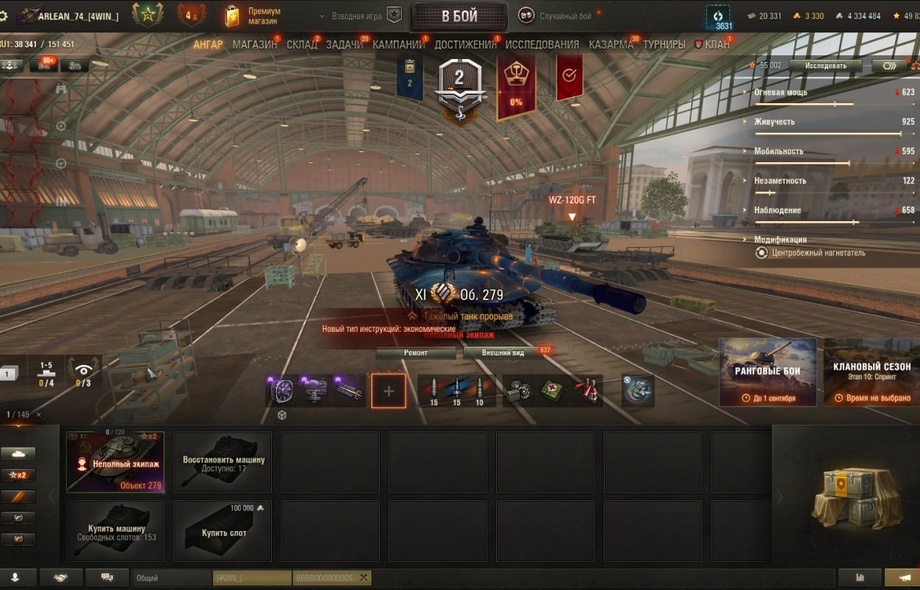920x590 pixels.
Task: Go to the ЗАДАЧИ tab
Action: [x=344, y=45]
